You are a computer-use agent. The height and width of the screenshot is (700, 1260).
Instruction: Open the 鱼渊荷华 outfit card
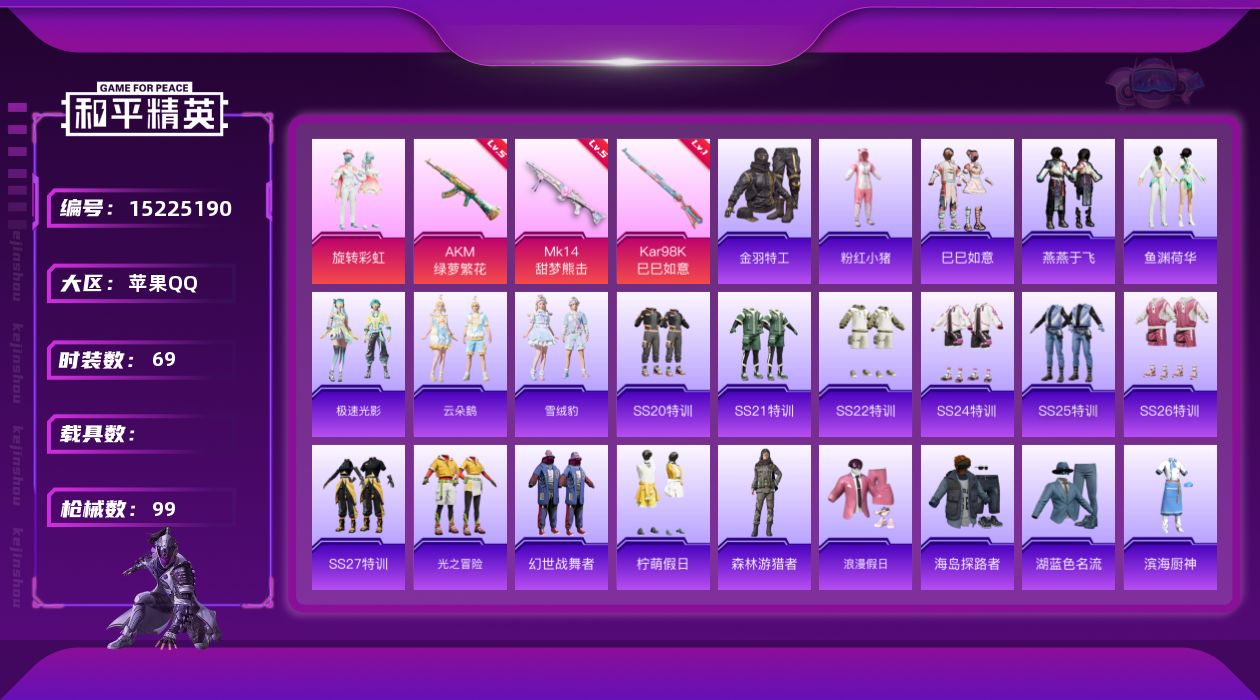[x=1170, y=211]
